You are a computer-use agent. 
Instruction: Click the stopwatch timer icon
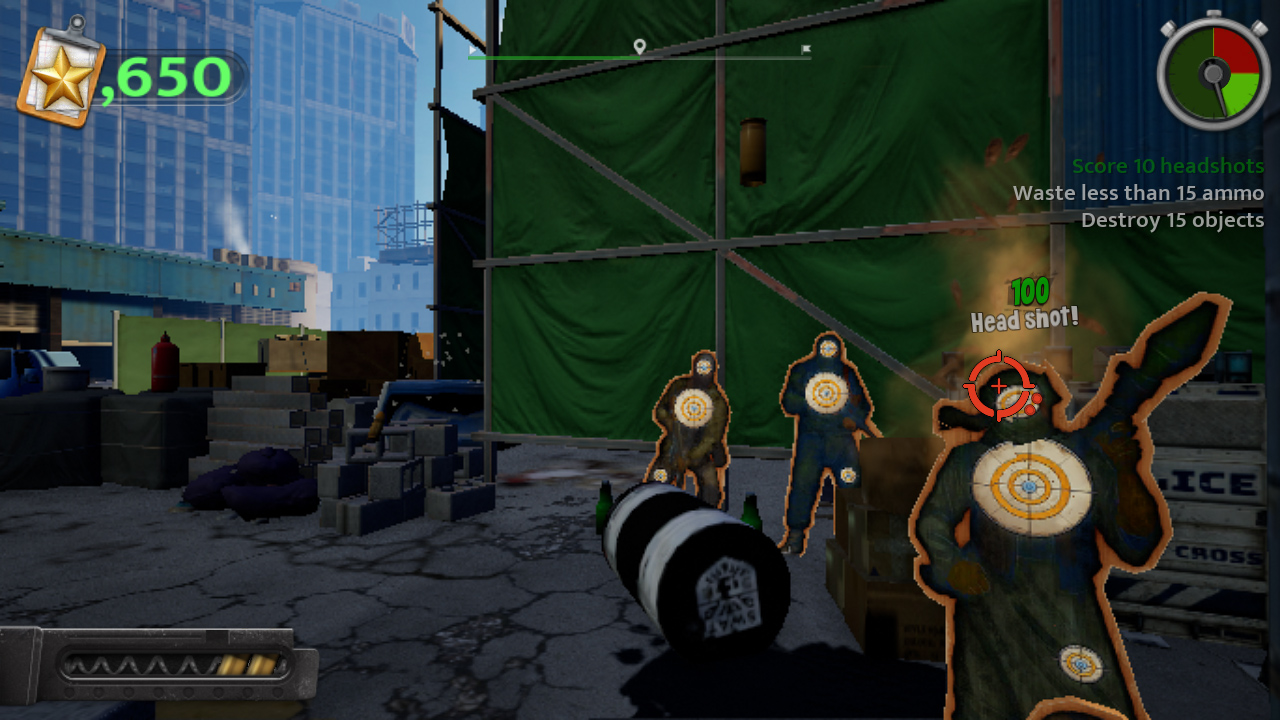(1212, 74)
